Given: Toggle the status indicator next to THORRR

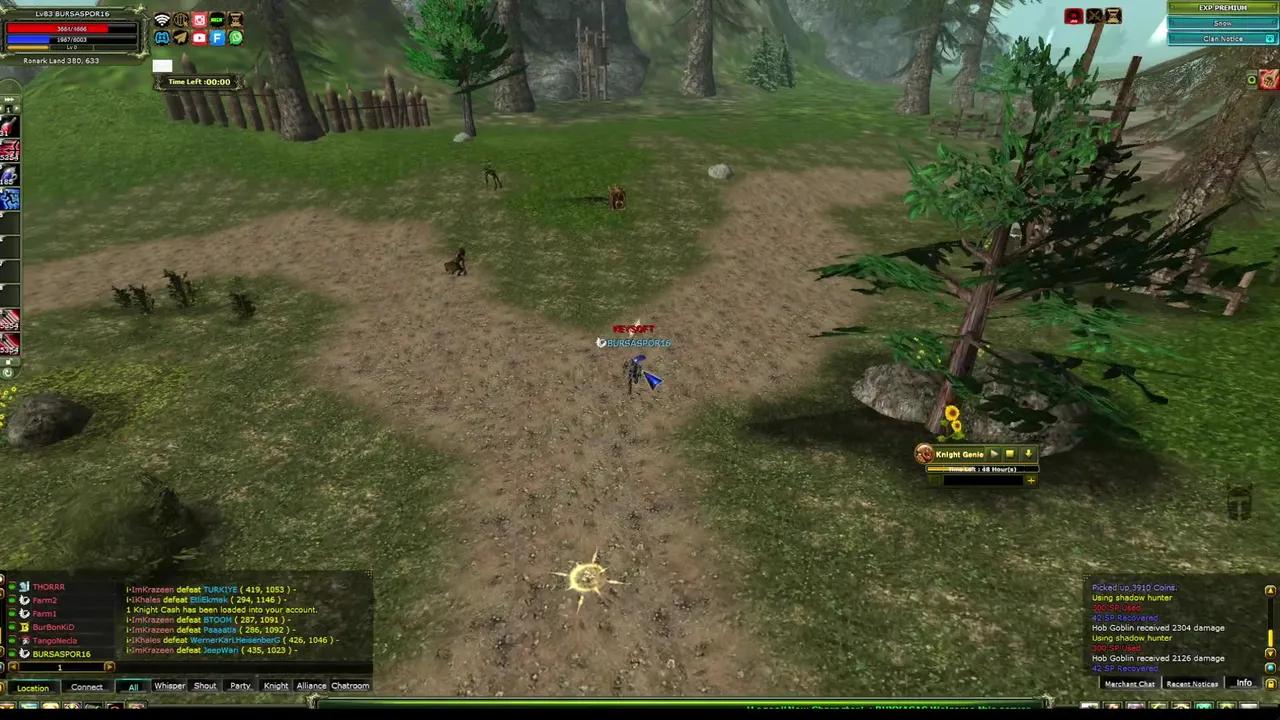Looking at the screenshot, I should (12, 587).
